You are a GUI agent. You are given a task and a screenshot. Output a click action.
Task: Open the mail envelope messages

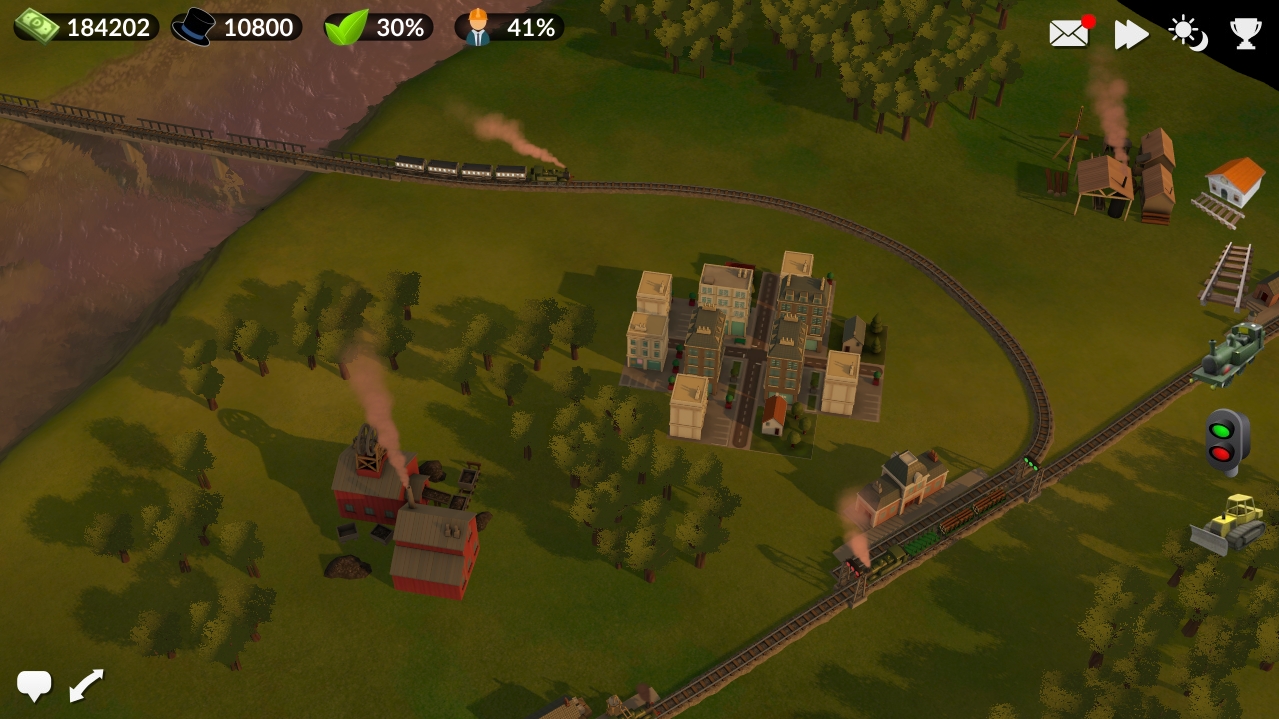[1069, 33]
